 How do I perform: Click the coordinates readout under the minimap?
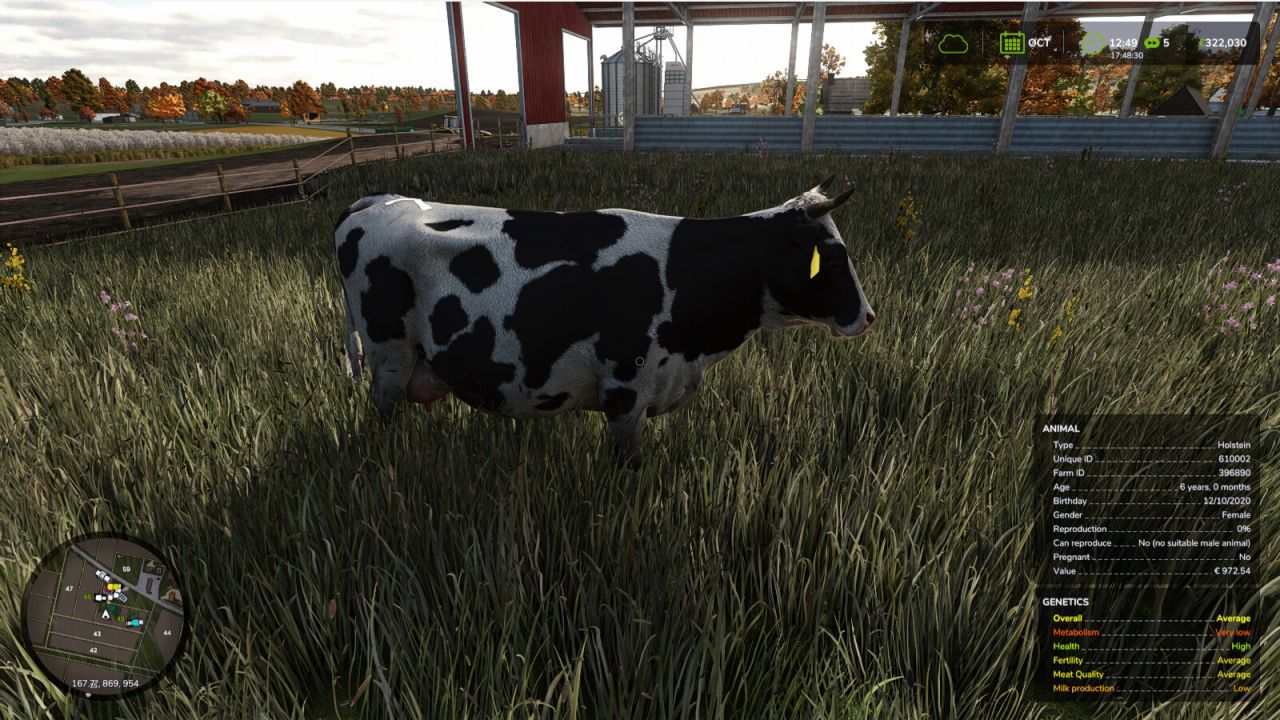105,683
